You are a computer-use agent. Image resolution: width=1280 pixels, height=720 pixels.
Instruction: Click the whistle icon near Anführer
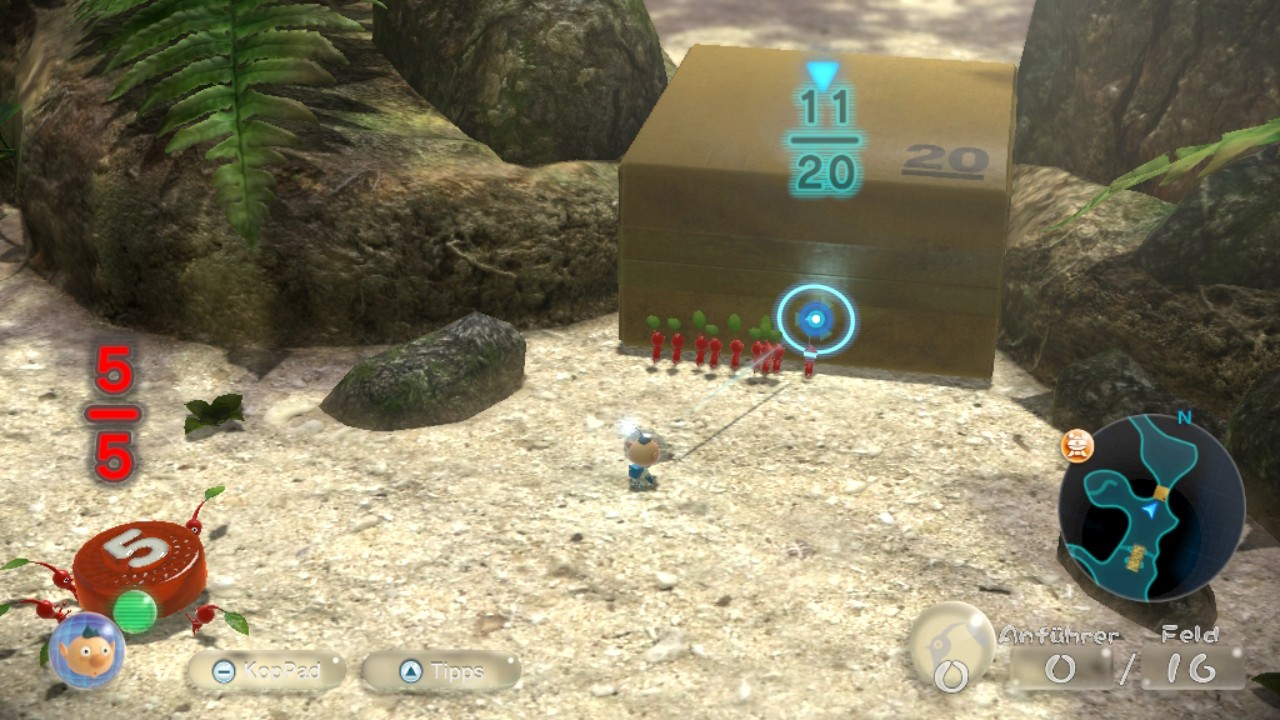(951, 645)
